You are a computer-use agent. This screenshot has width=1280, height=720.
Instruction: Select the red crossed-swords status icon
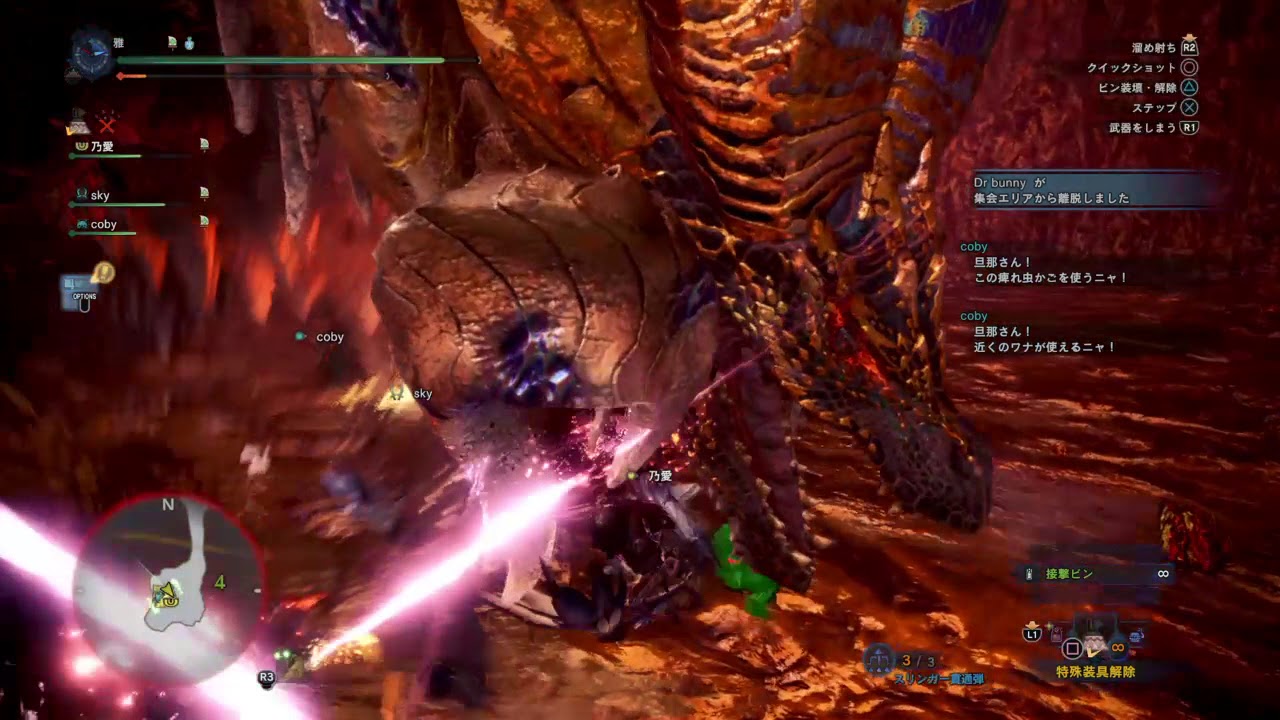pyautogui.click(x=107, y=125)
